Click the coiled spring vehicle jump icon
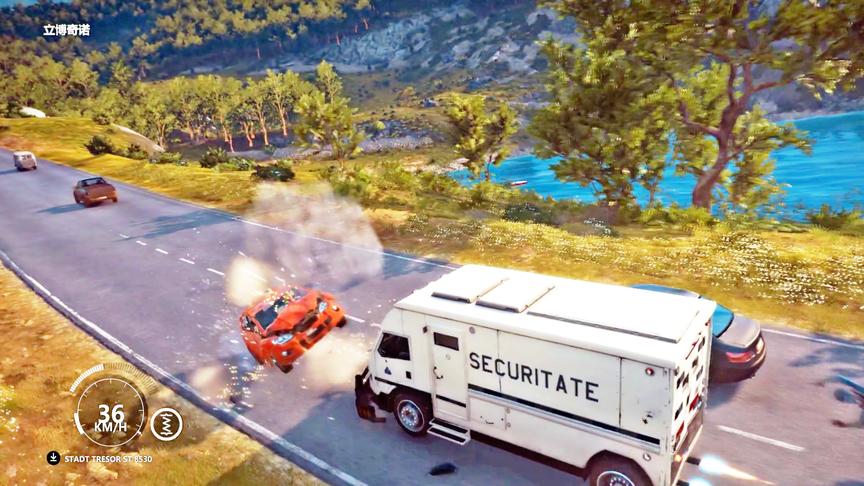Image resolution: width=864 pixels, height=486 pixels. (x=166, y=424)
